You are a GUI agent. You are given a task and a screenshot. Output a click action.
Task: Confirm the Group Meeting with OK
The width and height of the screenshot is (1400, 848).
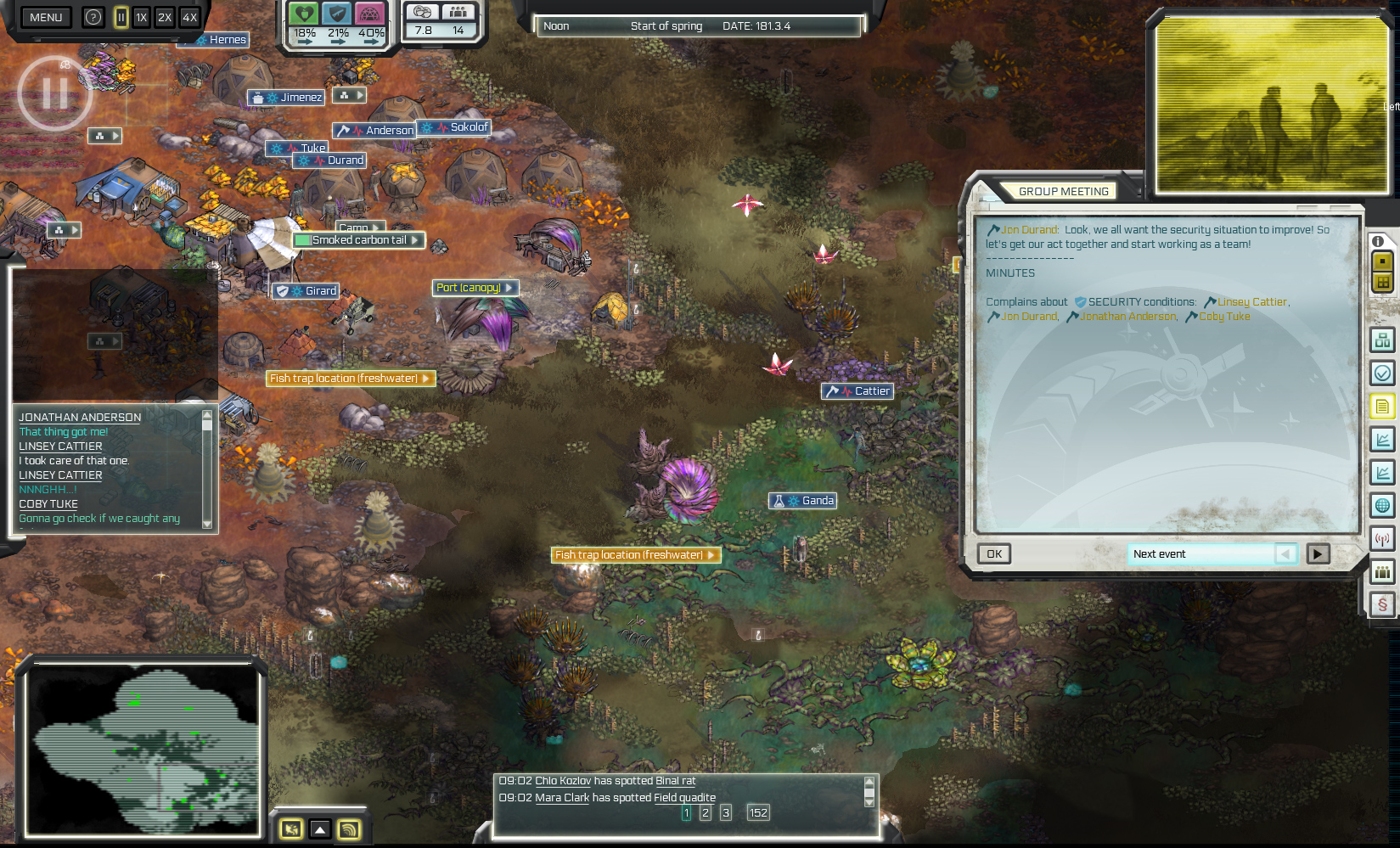point(993,553)
